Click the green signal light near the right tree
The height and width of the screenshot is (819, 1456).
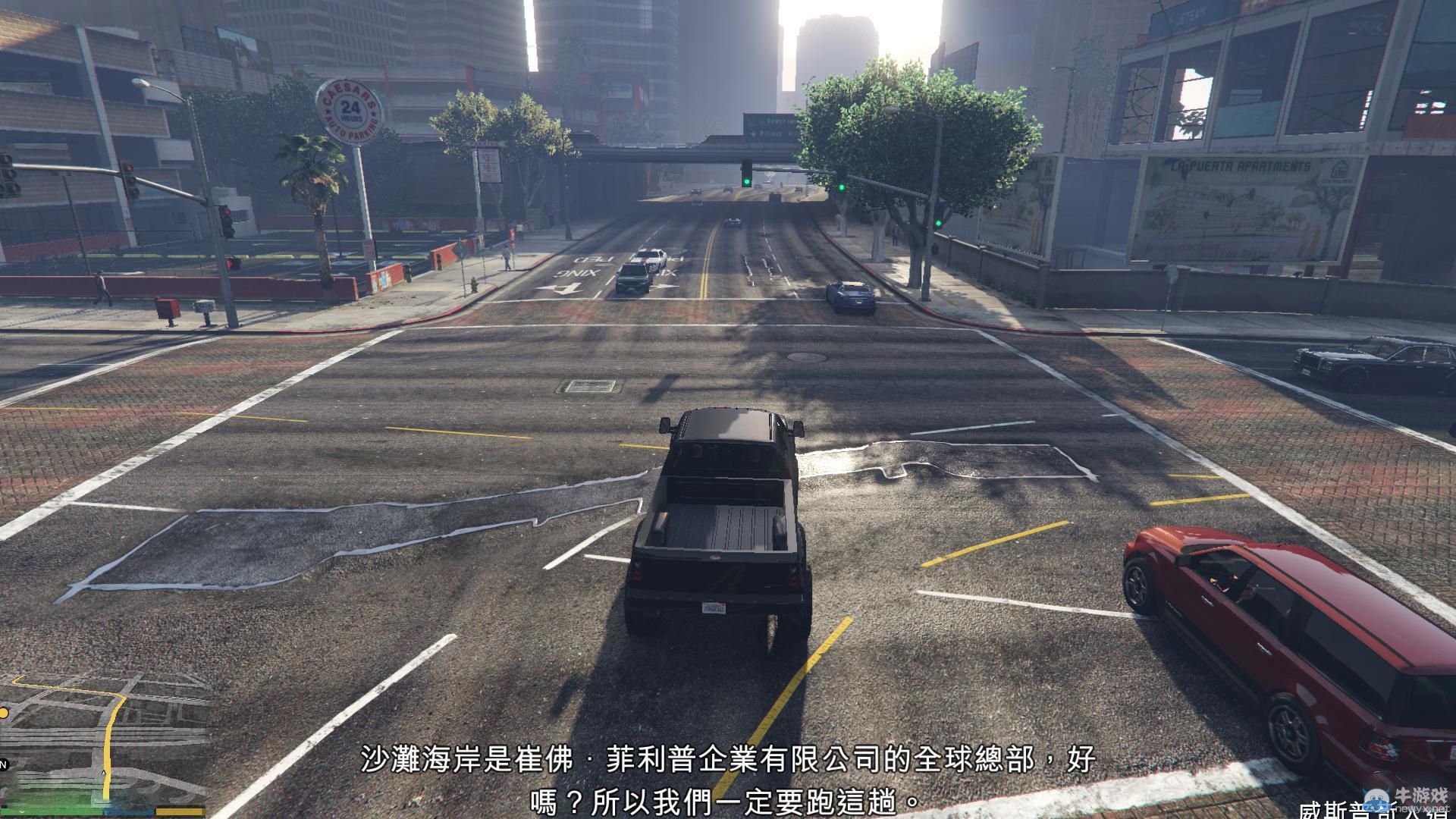[x=939, y=224]
